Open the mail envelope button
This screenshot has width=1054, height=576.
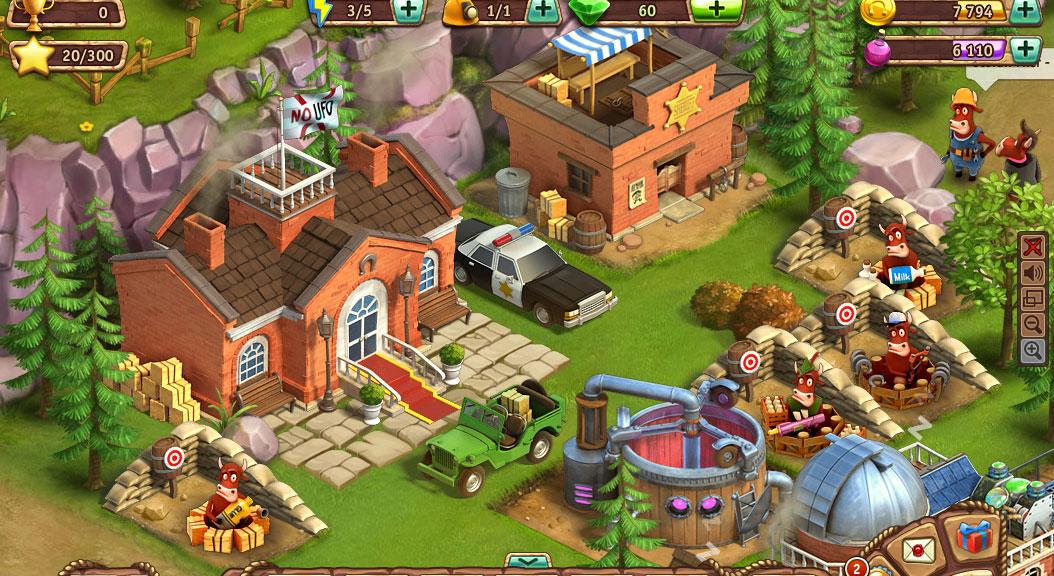pyautogui.click(x=913, y=548)
